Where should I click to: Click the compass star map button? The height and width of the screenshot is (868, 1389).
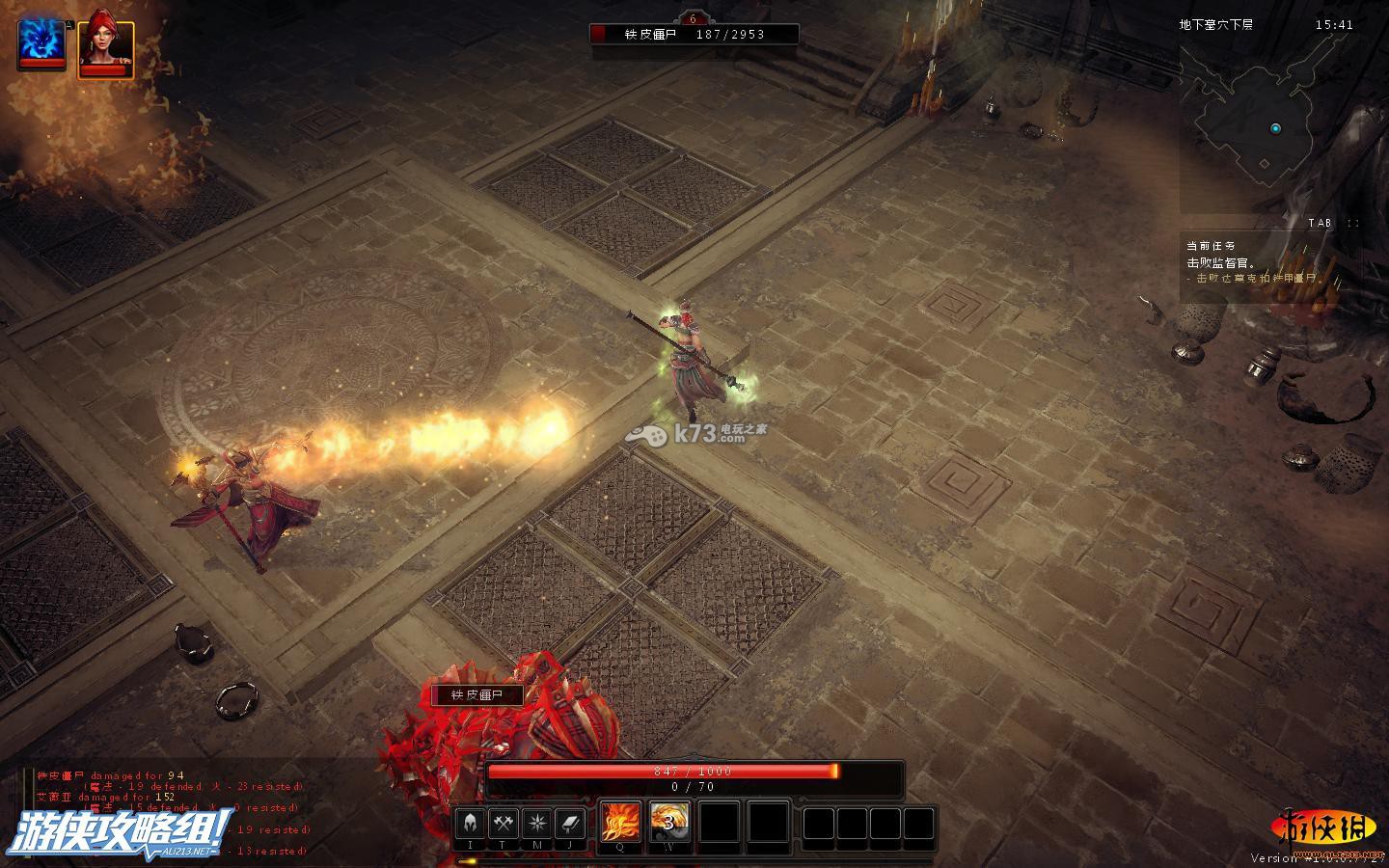(537, 823)
